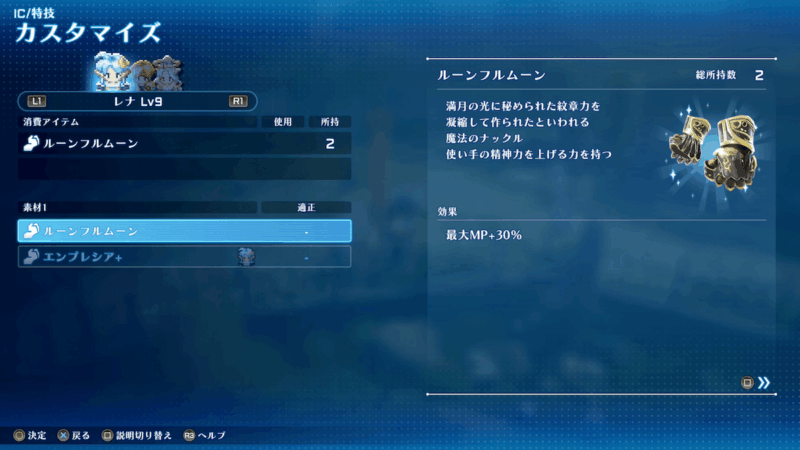This screenshot has height=450, width=800.
Task: Select the highlighted ルーンフルムーン material row
Action: click(185, 231)
